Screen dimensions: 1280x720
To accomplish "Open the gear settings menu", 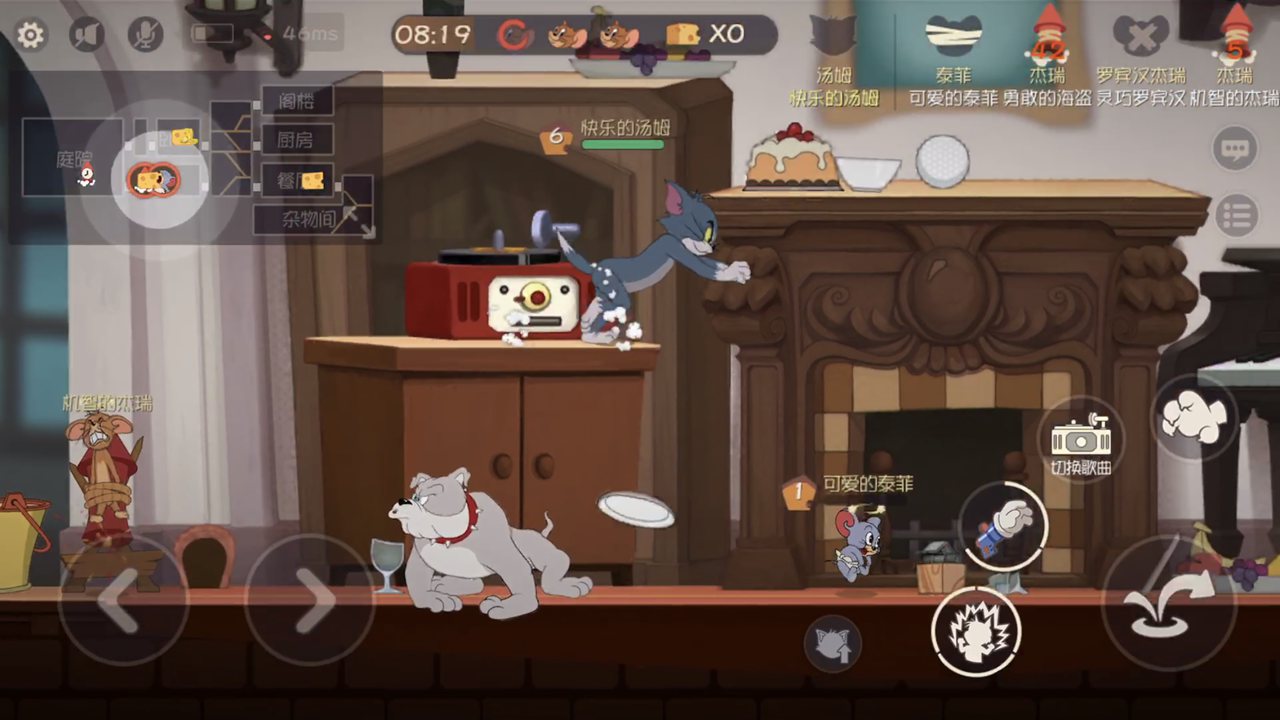I will tap(30, 36).
